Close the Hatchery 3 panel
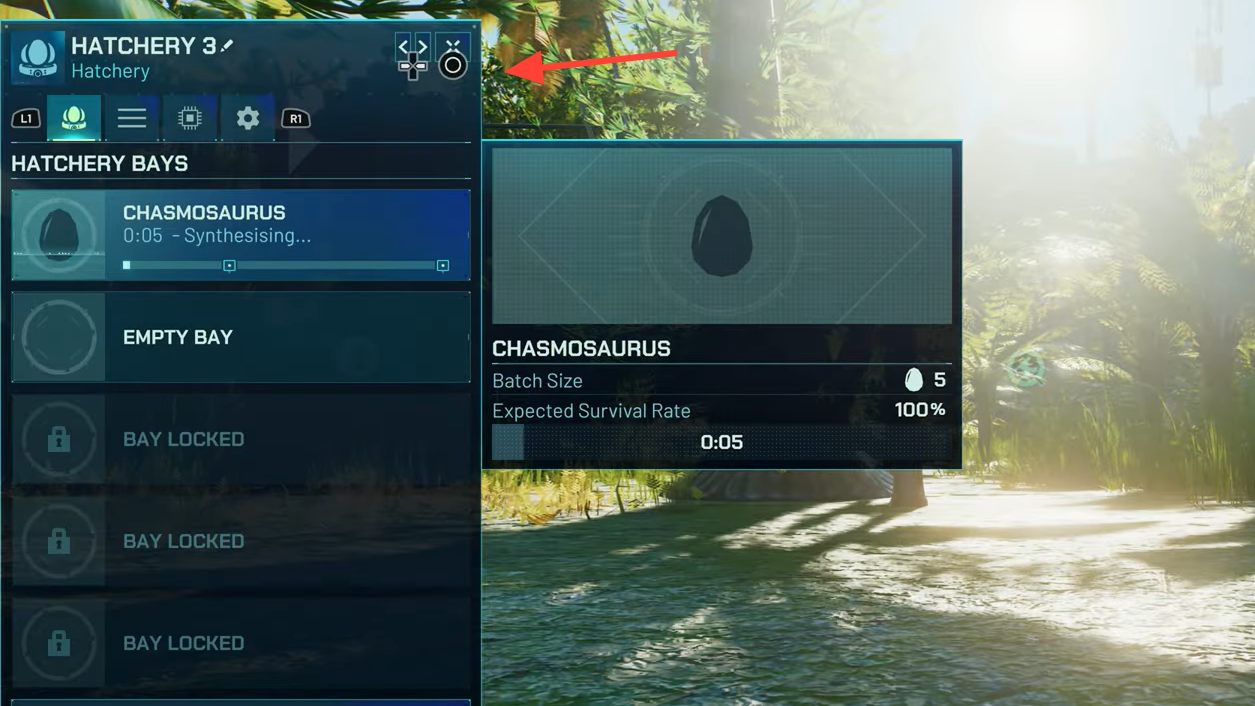 453,47
